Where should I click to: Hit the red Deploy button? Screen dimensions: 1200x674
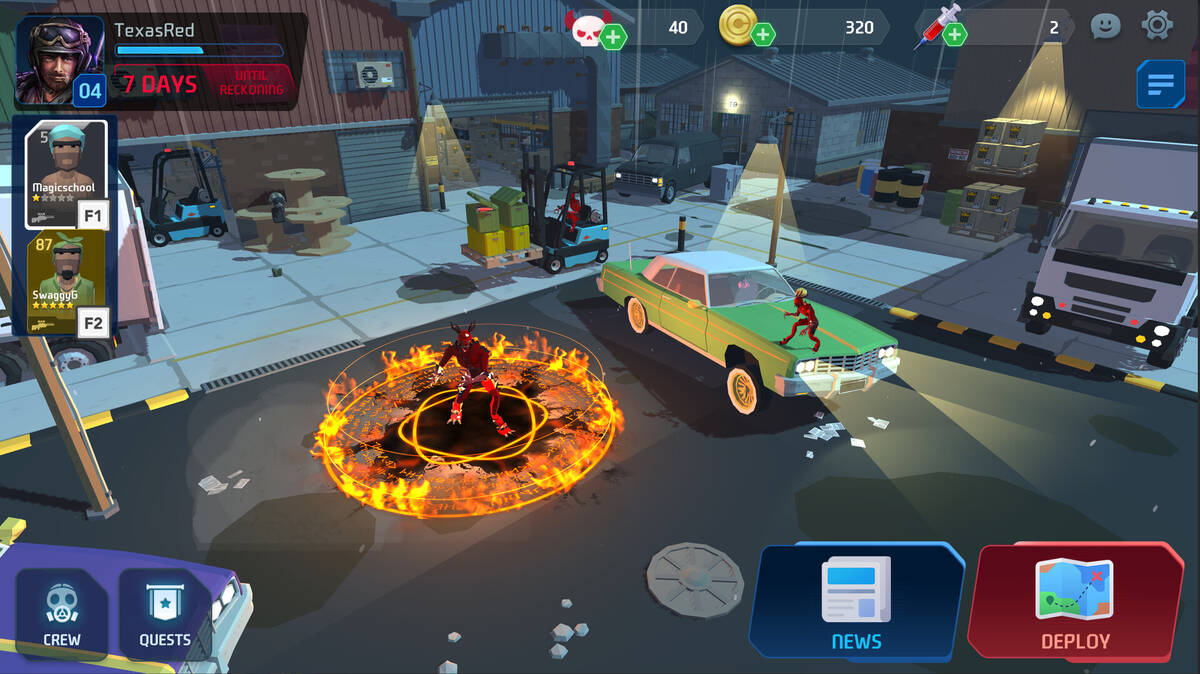pos(1075,603)
